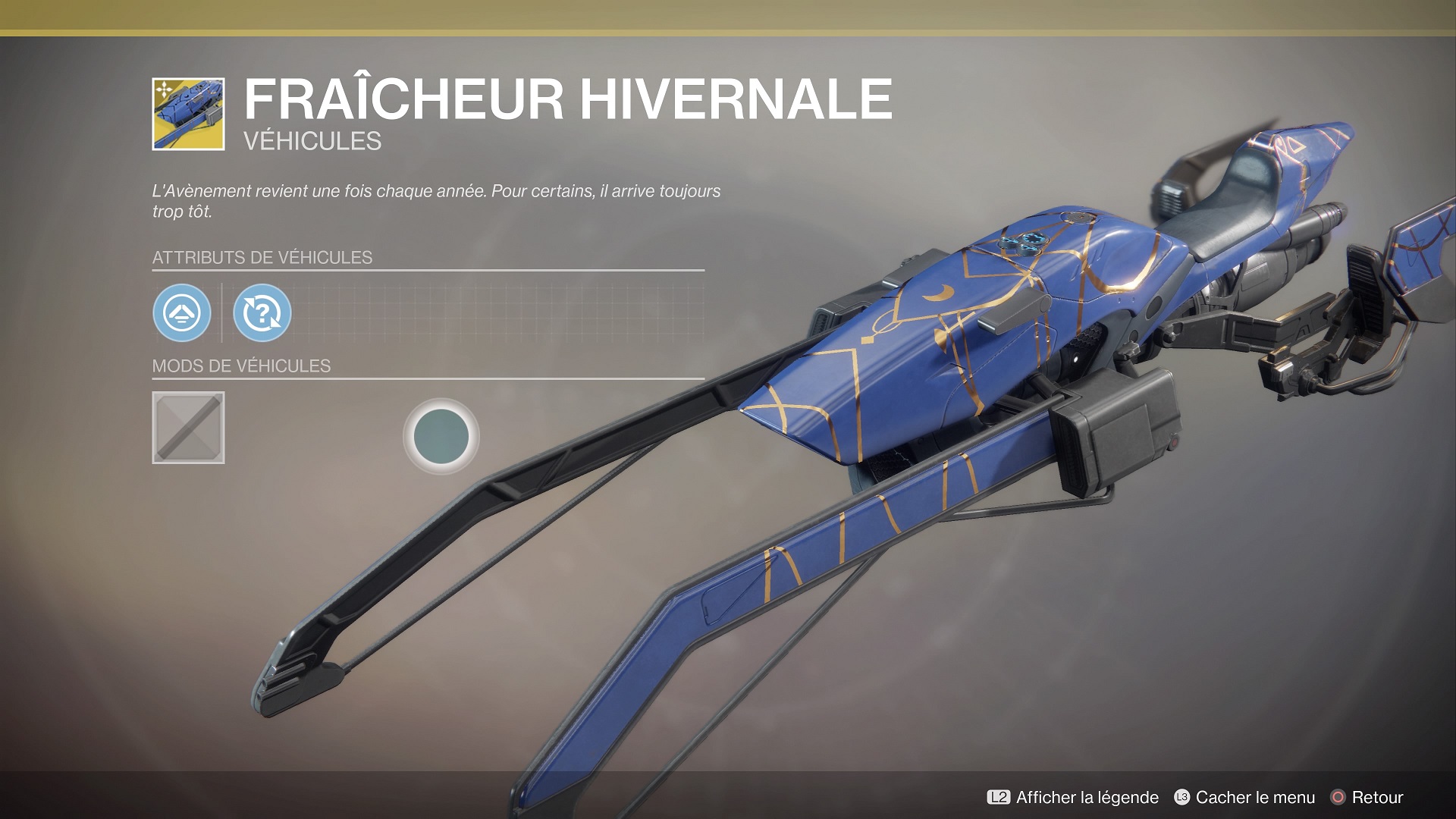1456x819 pixels.
Task: Click the question mark vehicle attribute icon
Action: [x=262, y=312]
